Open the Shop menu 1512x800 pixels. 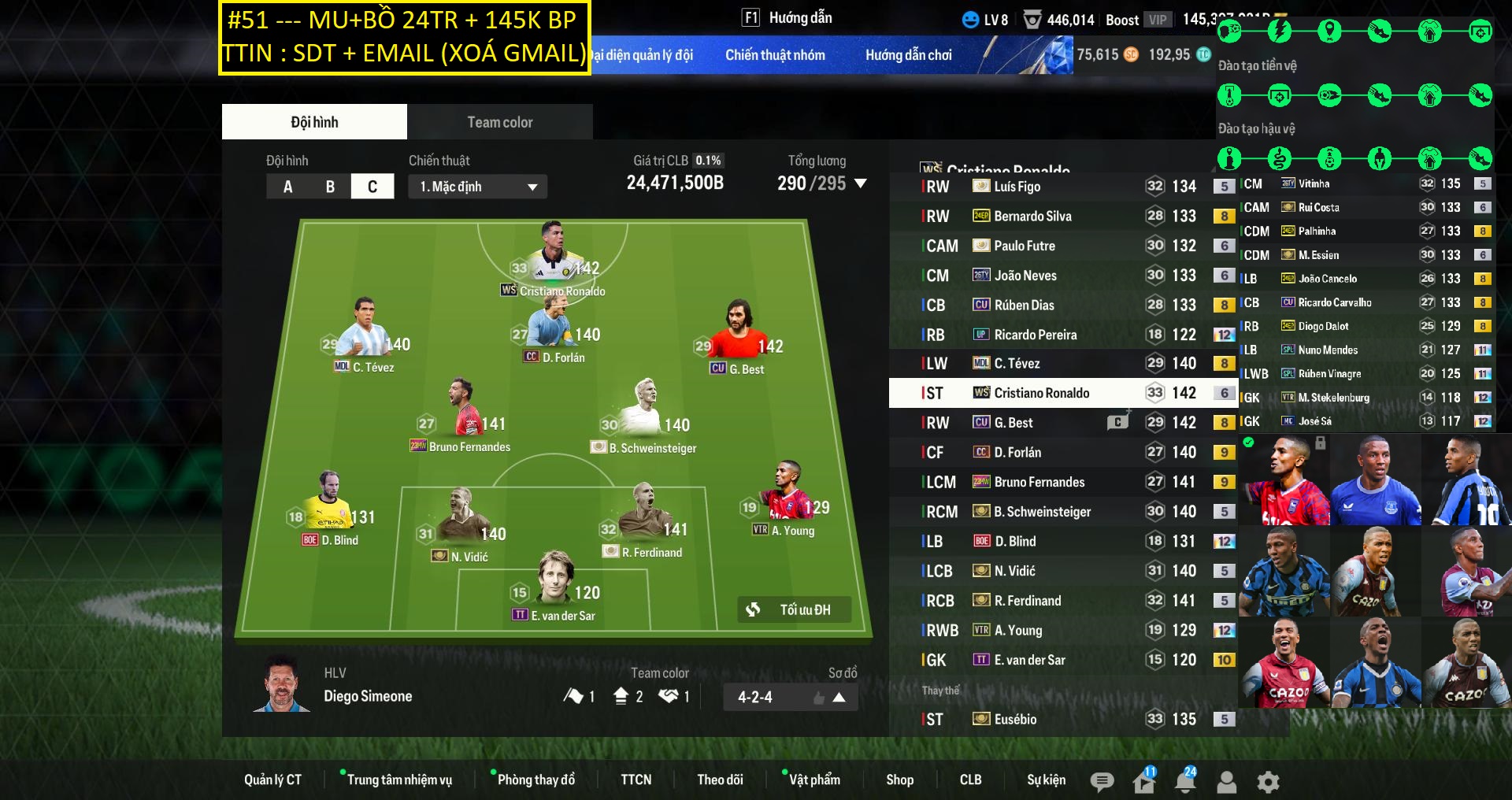coord(899,780)
